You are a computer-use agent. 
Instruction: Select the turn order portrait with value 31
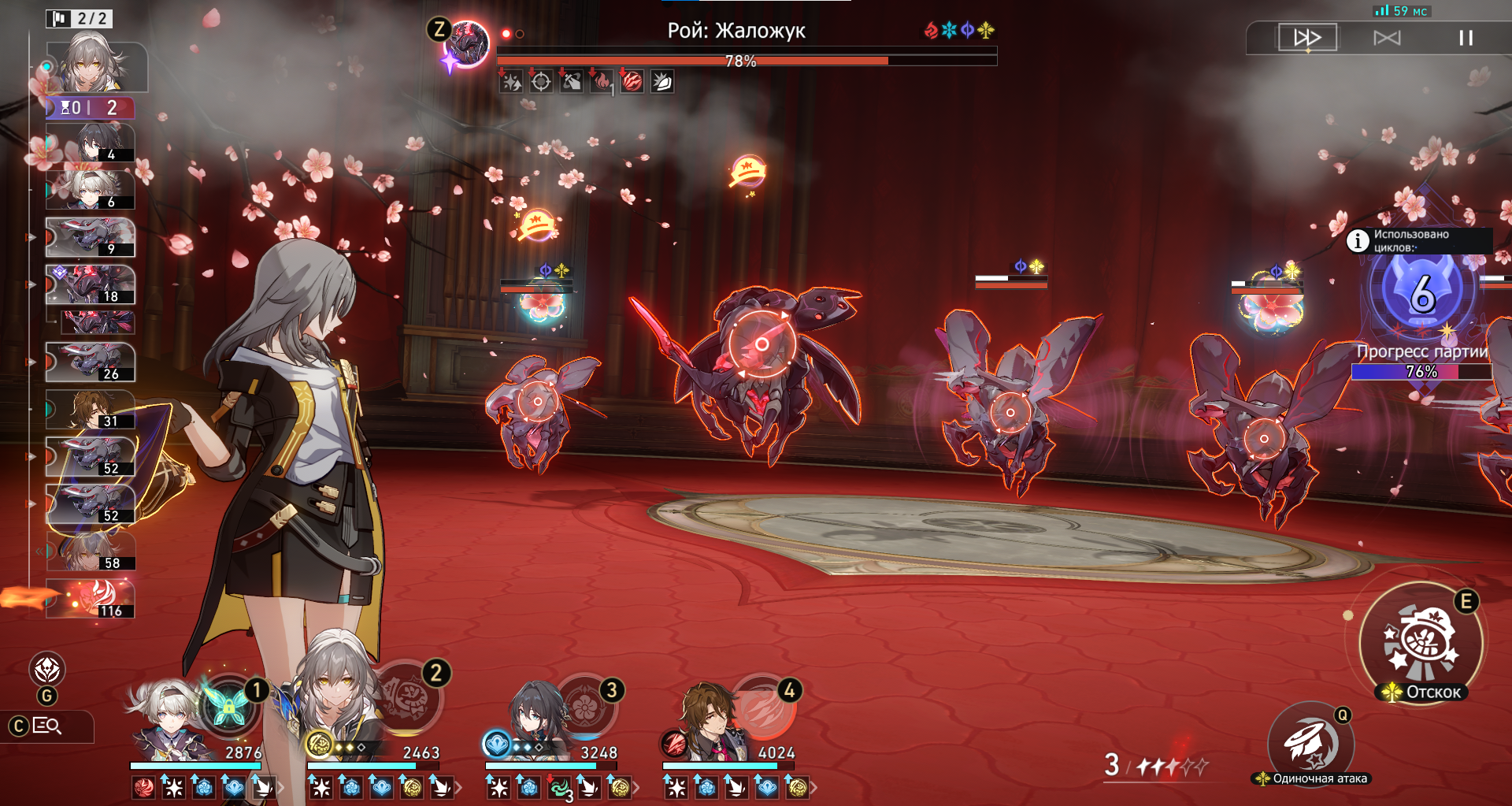pos(91,410)
